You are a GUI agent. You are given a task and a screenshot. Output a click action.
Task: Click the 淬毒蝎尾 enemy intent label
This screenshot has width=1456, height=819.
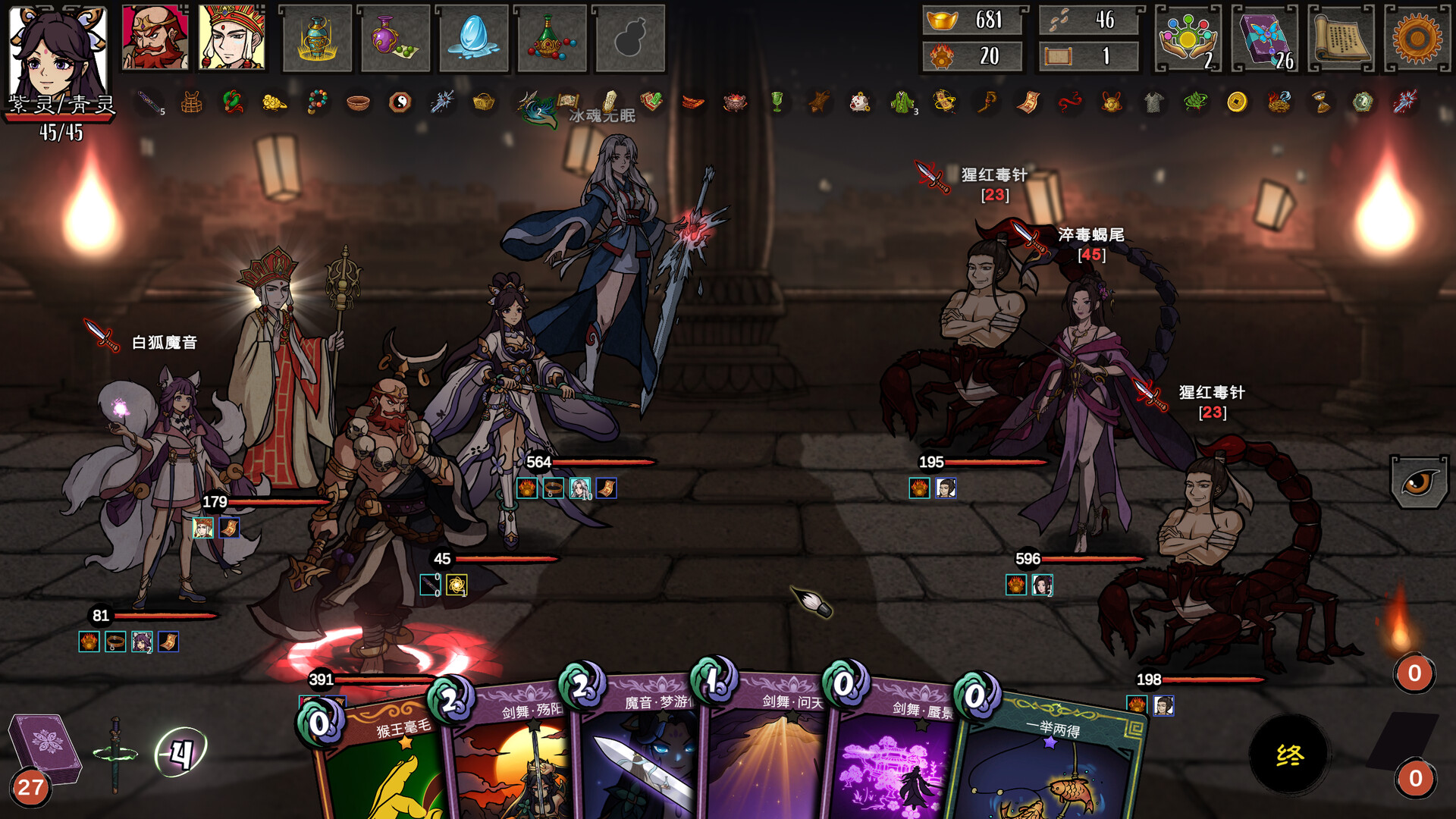click(x=1090, y=235)
